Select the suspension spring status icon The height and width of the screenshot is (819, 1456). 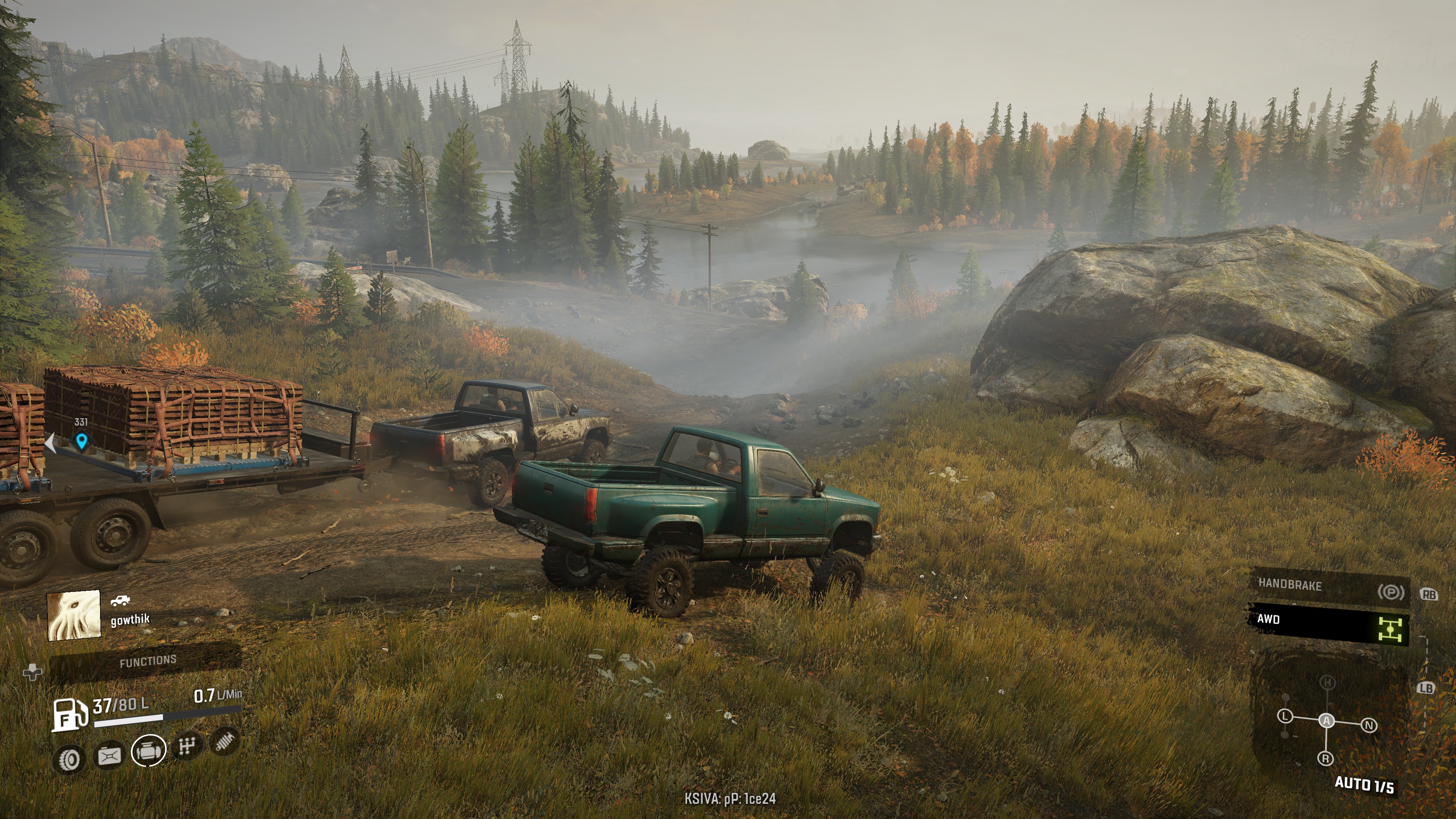[224, 741]
